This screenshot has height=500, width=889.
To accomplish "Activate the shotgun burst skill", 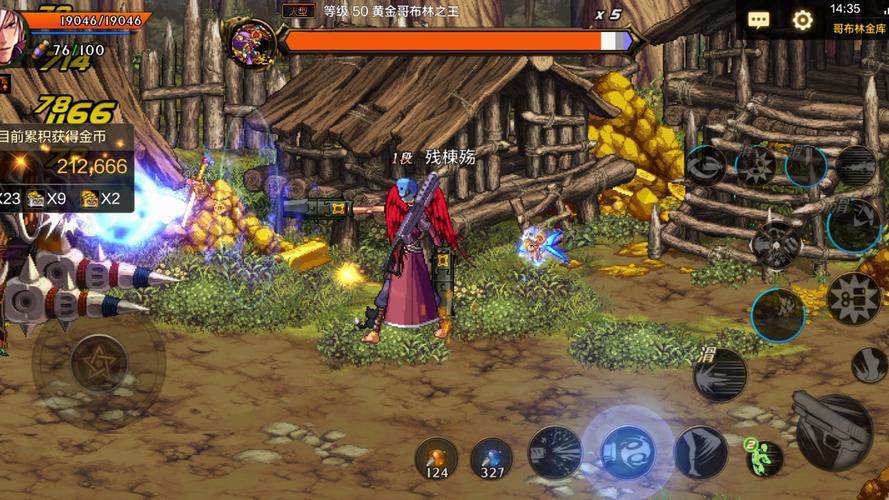I will 555,451.
